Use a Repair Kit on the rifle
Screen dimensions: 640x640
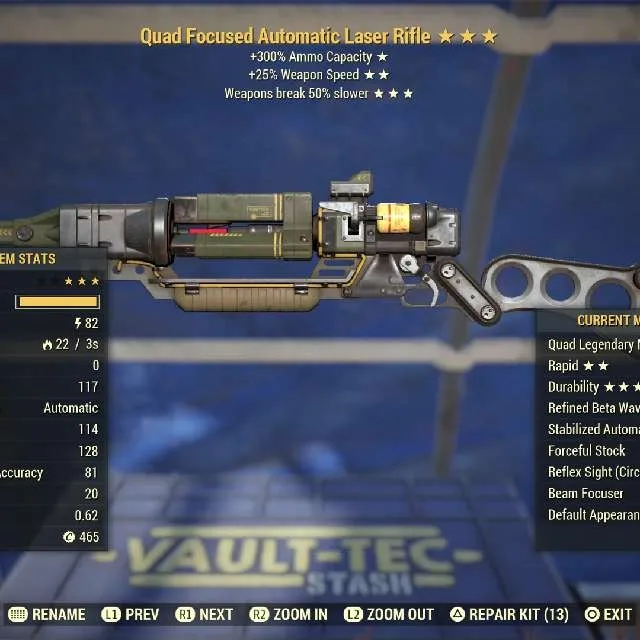[x=508, y=615]
